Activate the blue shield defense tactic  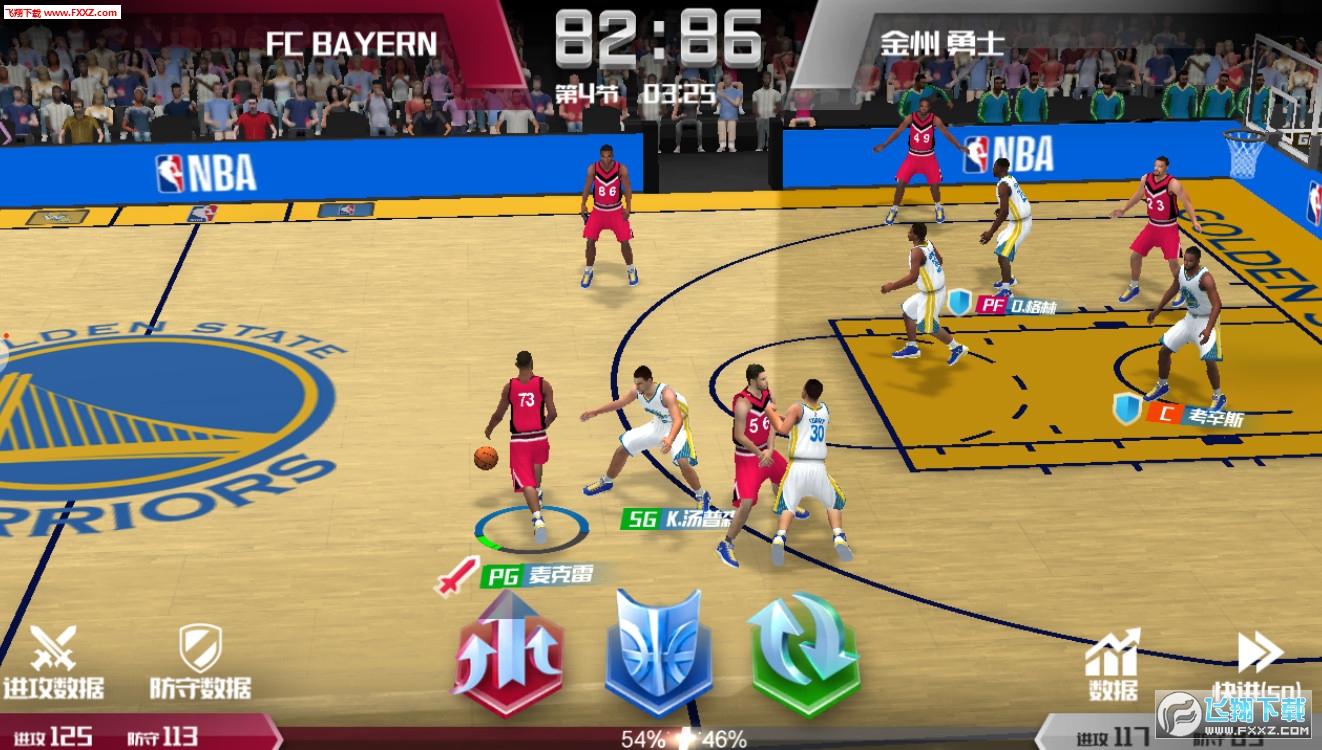[658, 652]
